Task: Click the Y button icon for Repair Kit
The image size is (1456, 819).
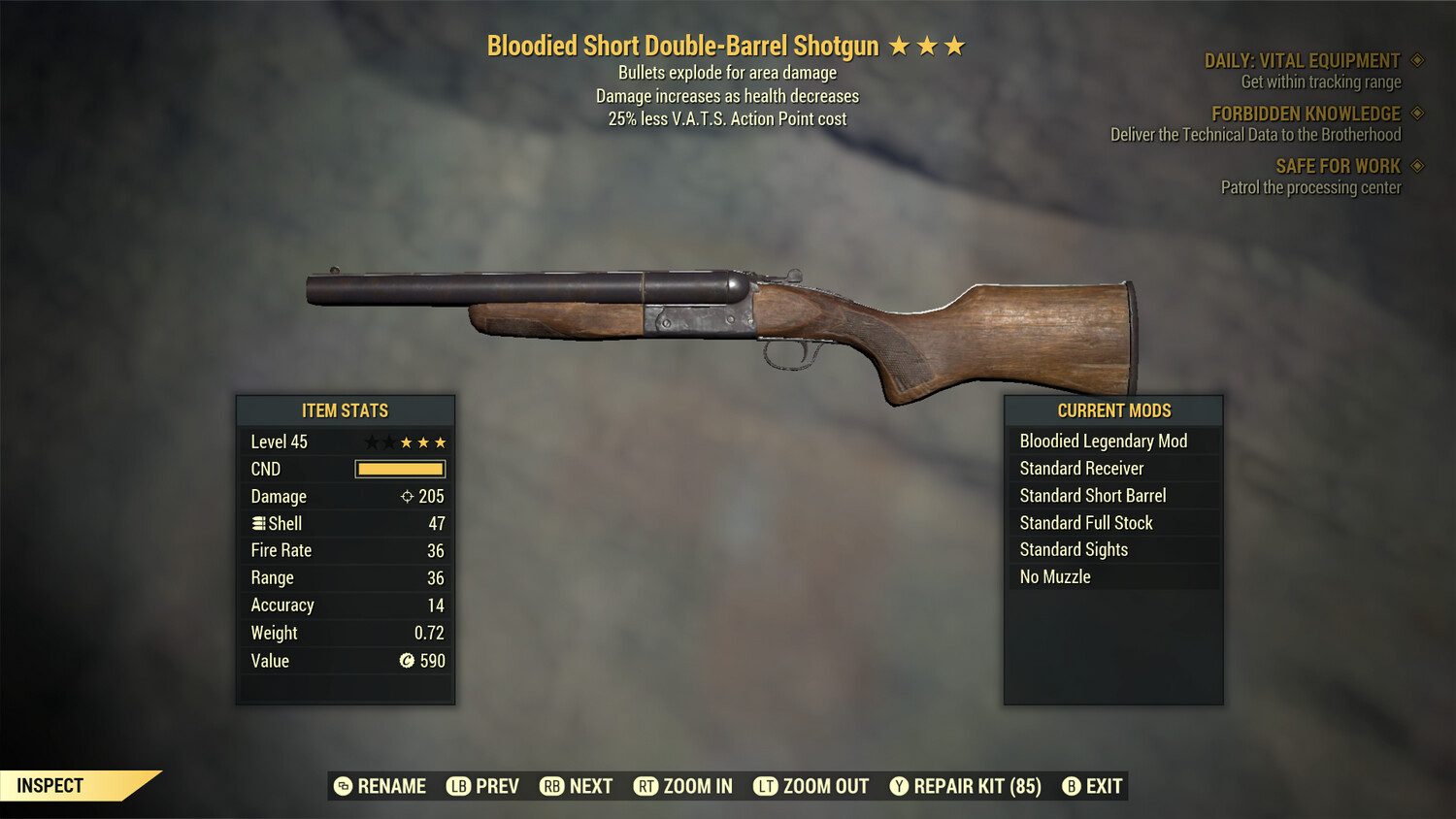Action: pyautogui.click(x=898, y=786)
